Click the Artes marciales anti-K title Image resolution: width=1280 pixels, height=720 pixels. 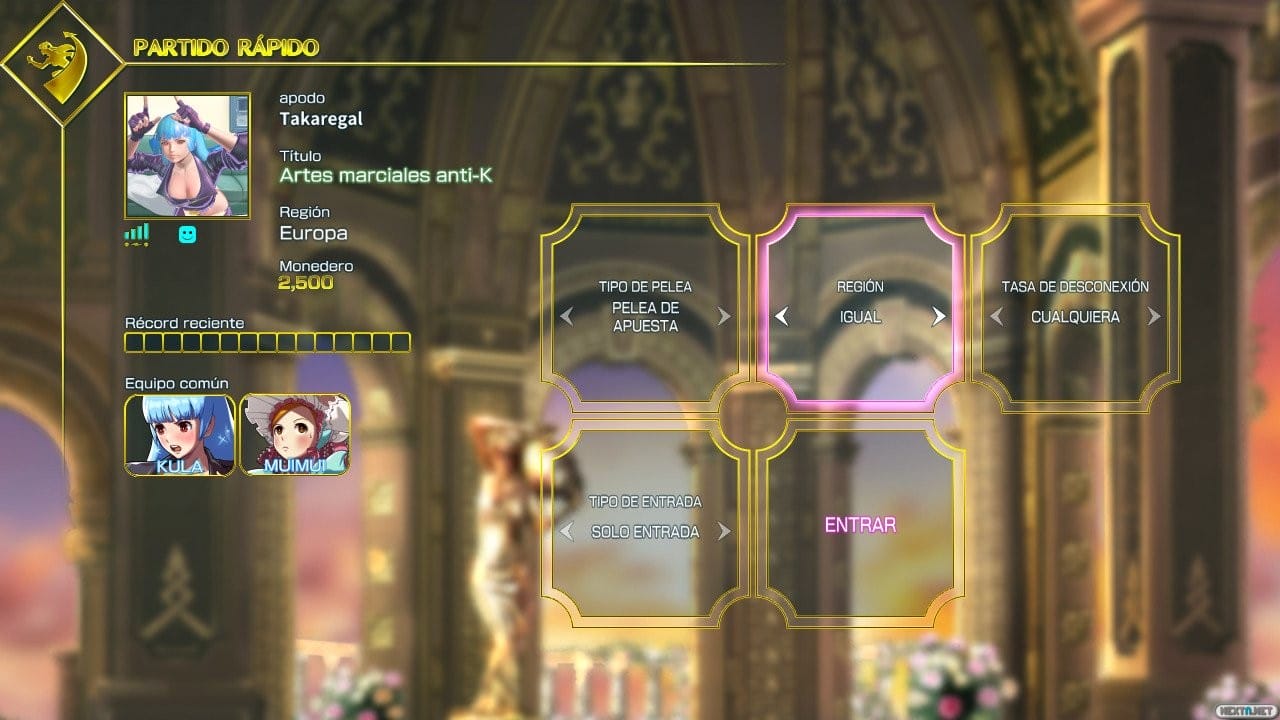(x=386, y=176)
